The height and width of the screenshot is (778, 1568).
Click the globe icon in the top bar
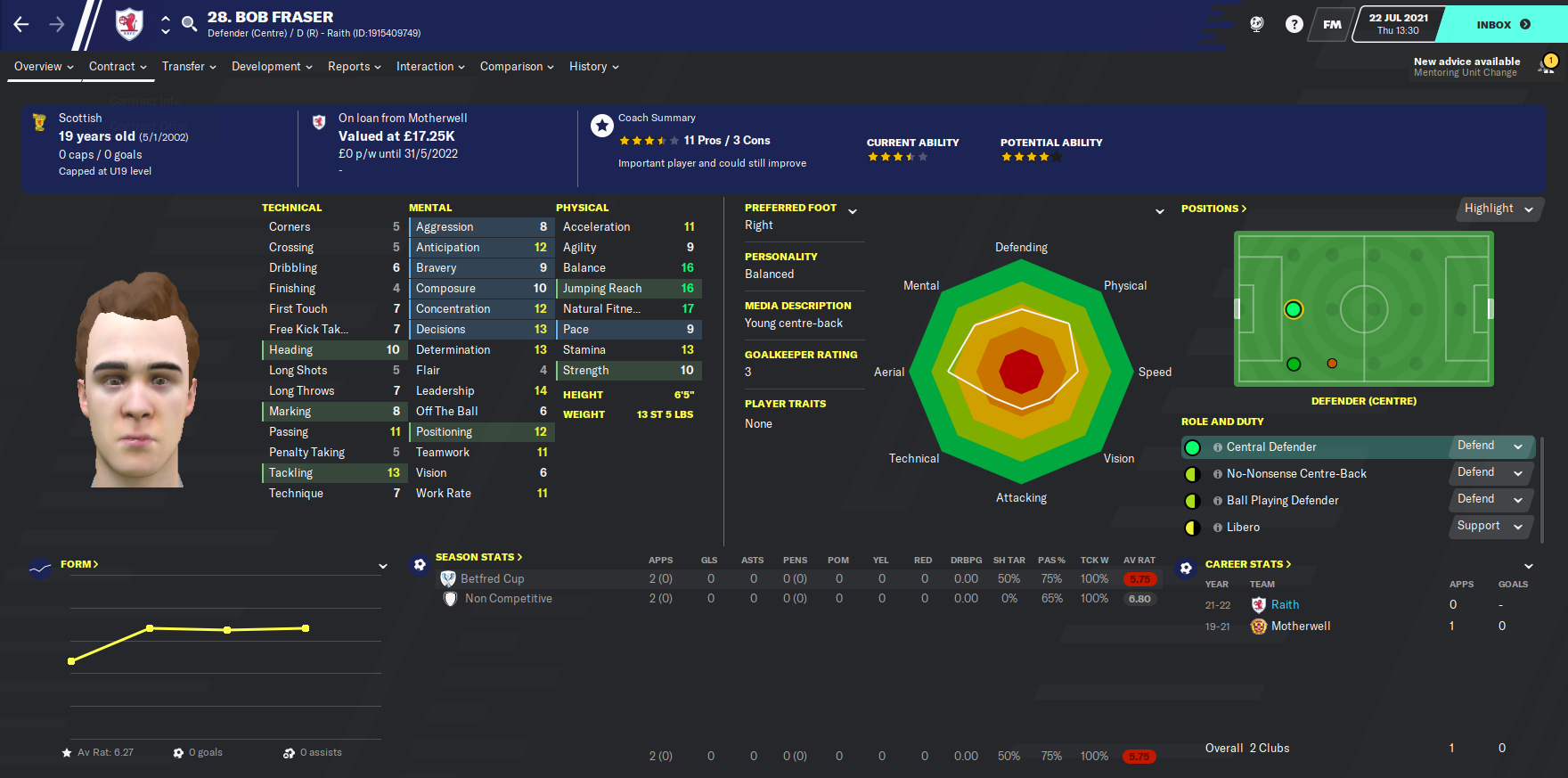[1256, 24]
